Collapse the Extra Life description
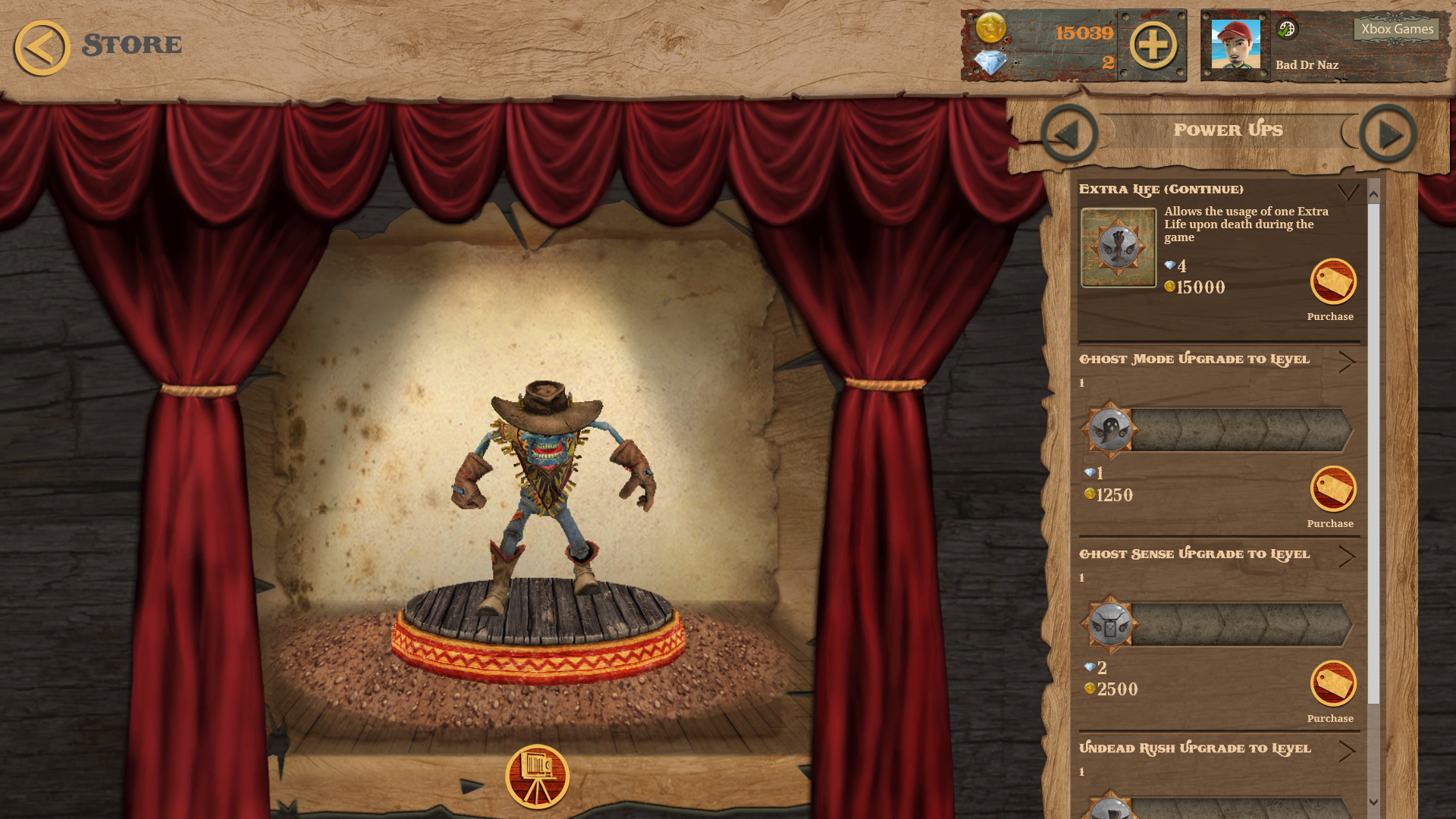 (1348, 191)
